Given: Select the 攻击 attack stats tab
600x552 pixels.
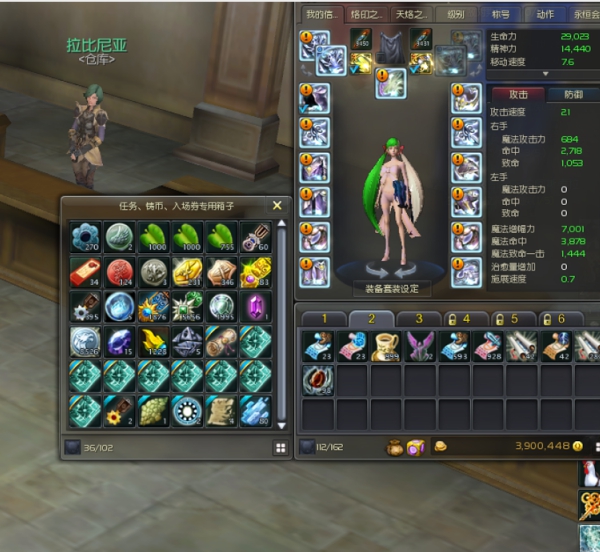Looking at the screenshot, I should click(517, 93).
